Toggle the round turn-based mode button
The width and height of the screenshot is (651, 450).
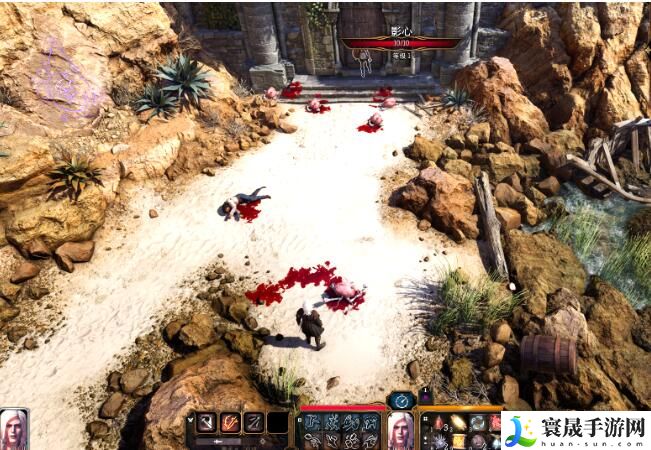(401, 399)
